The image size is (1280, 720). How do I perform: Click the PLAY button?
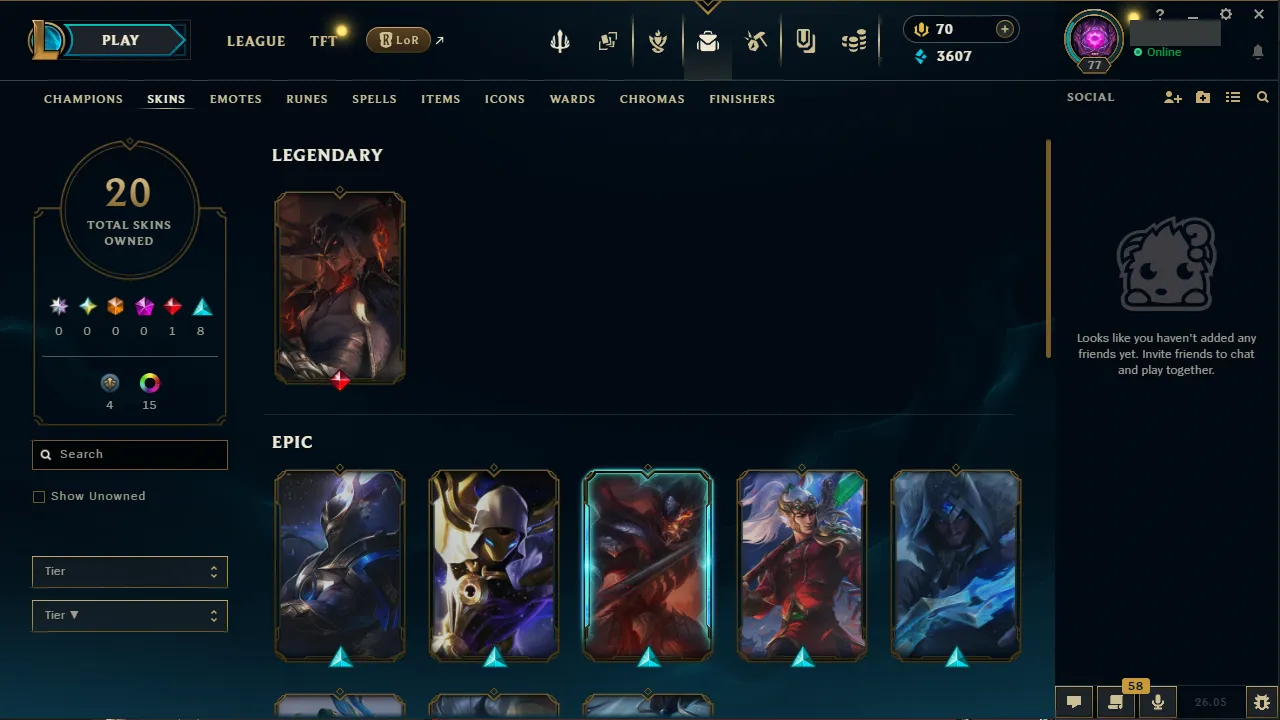pyautogui.click(x=120, y=40)
